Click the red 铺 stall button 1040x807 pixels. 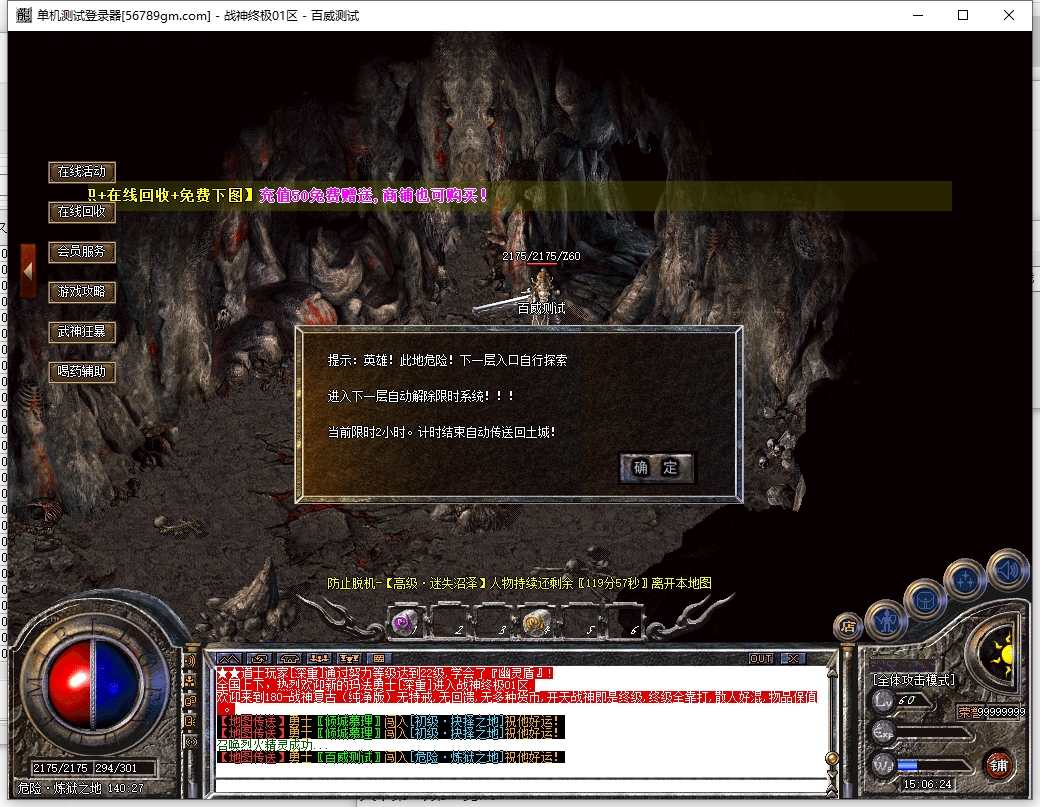[x=997, y=766]
